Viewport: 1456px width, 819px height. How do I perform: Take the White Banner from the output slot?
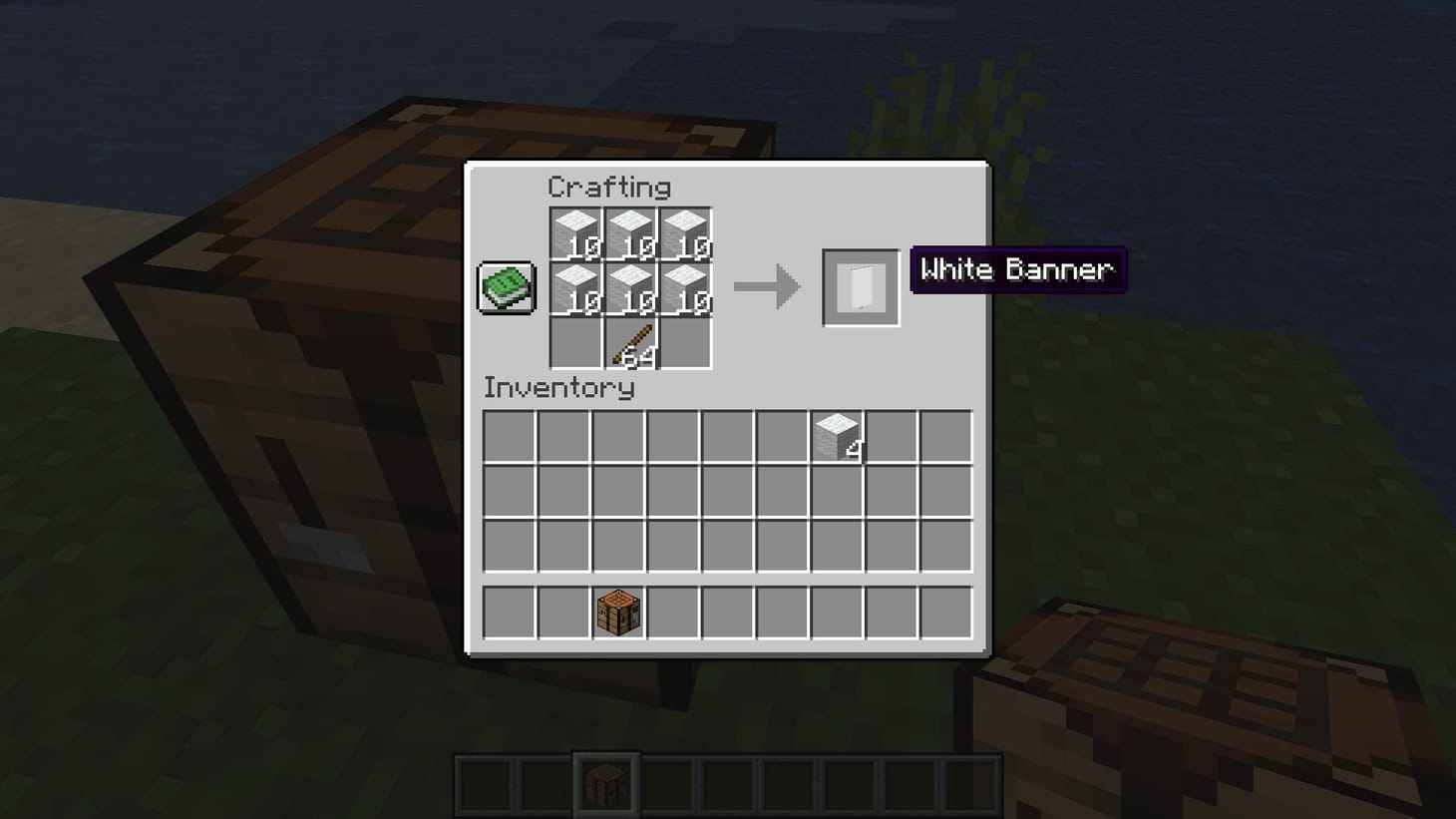[860, 288]
